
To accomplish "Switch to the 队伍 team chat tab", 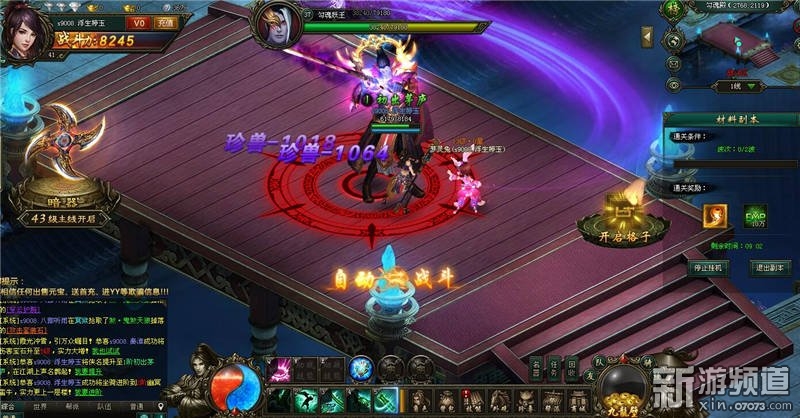I will (106, 408).
